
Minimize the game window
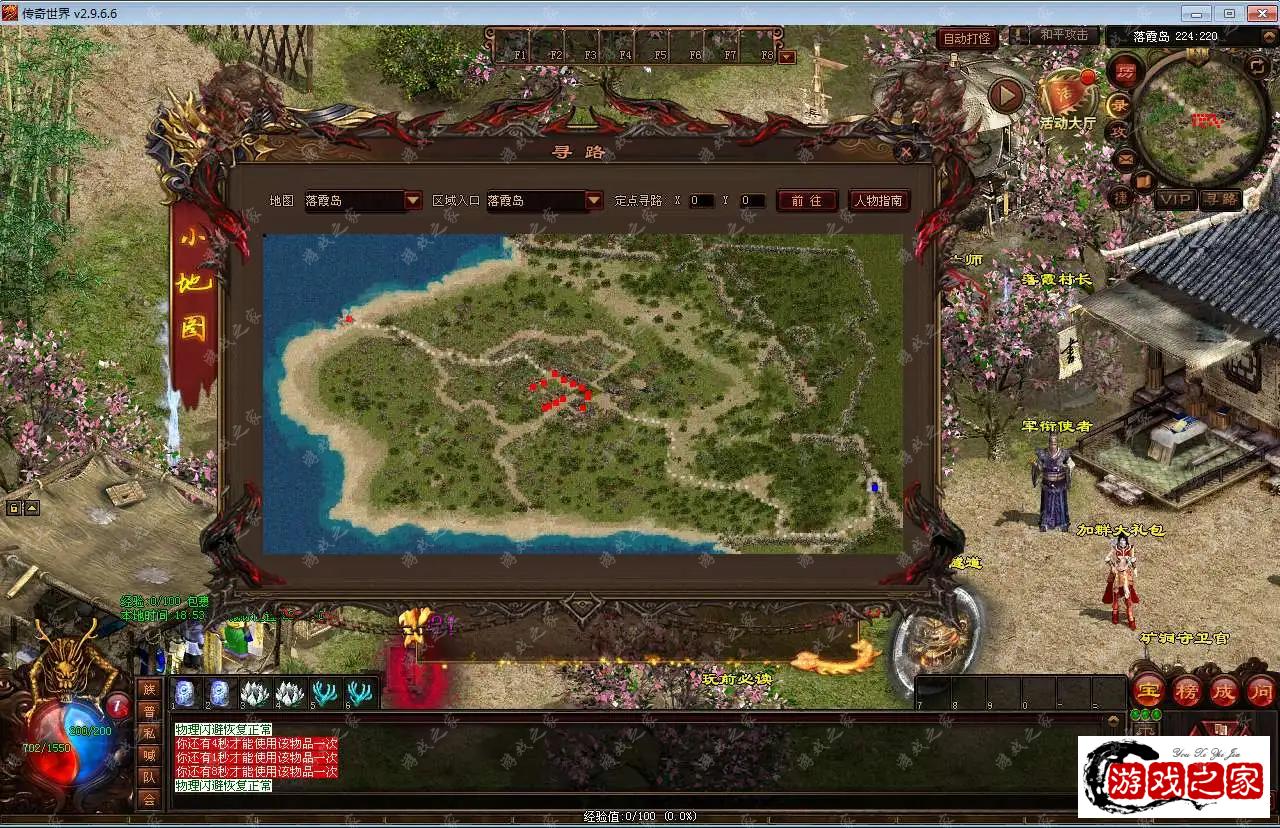tap(1195, 13)
